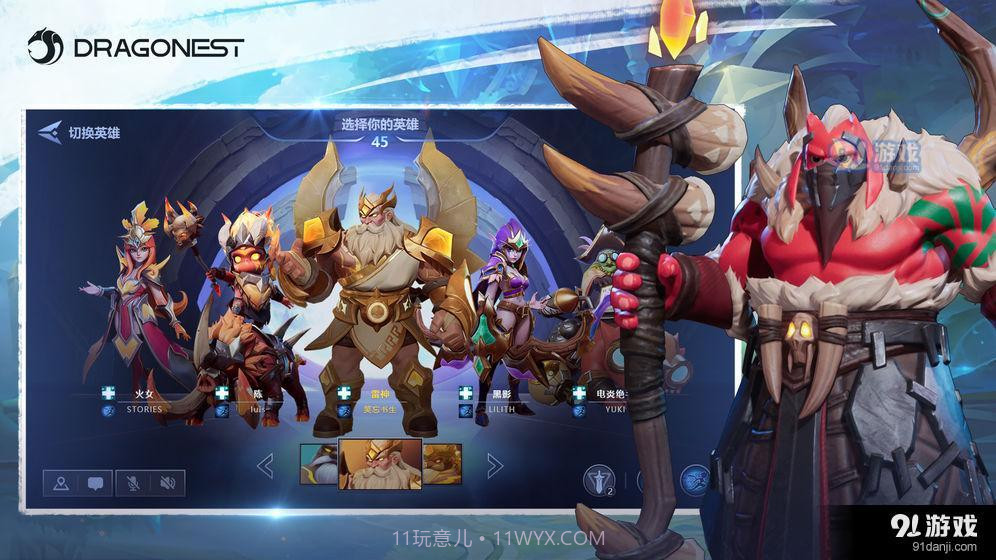This screenshot has height=560, width=996.
Task: Show the previous hero with the left arrow
Action: tap(266, 465)
